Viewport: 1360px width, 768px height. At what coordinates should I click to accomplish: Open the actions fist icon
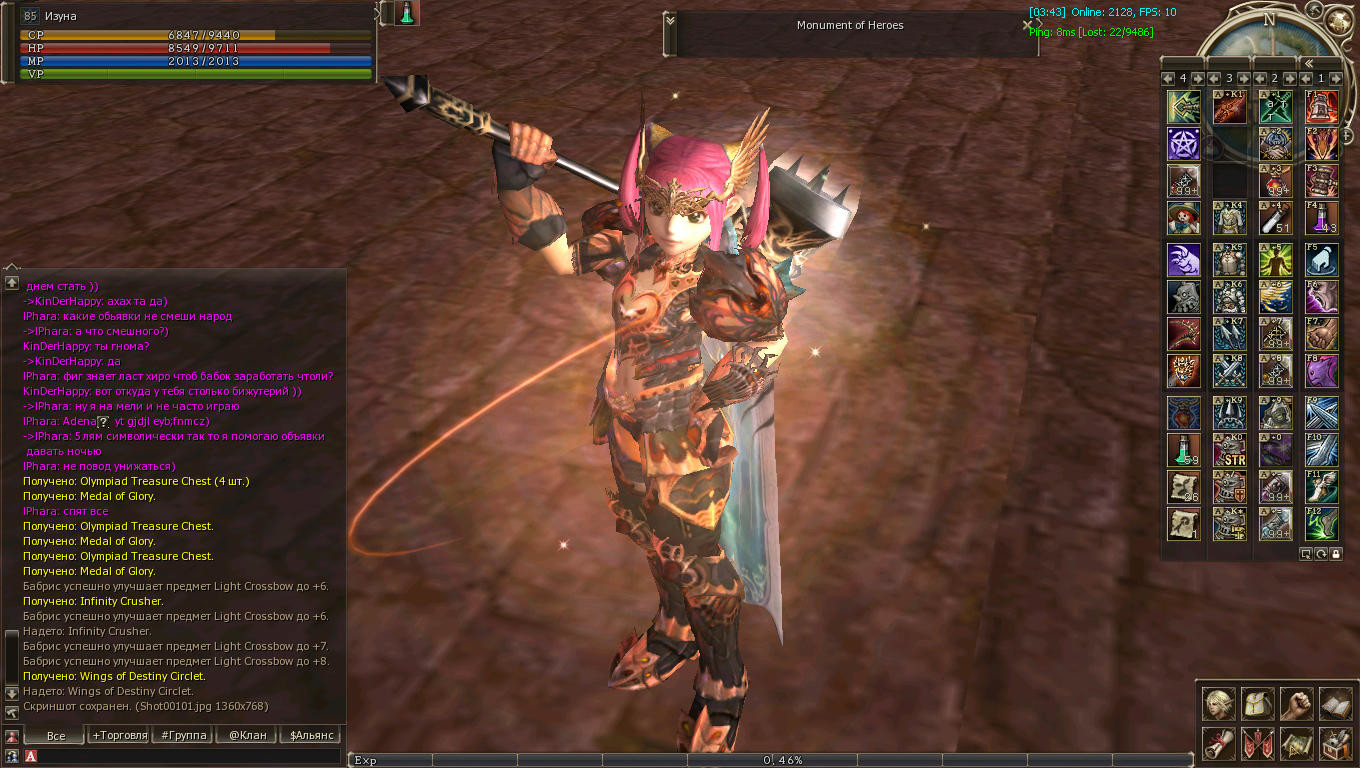pos(1296,704)
